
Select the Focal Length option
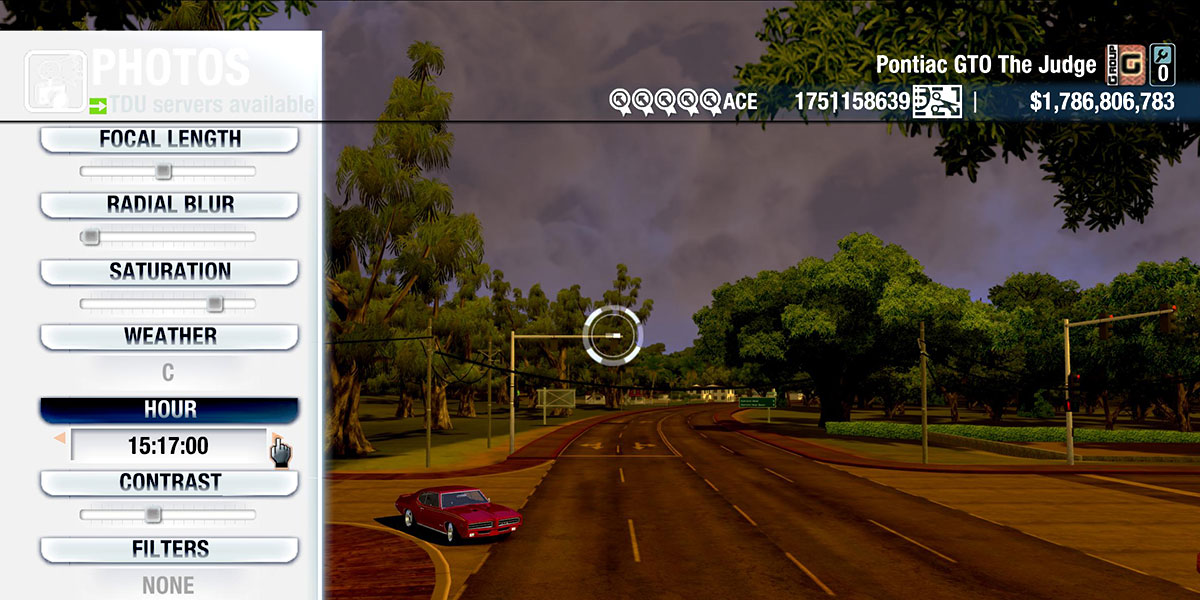169,140
